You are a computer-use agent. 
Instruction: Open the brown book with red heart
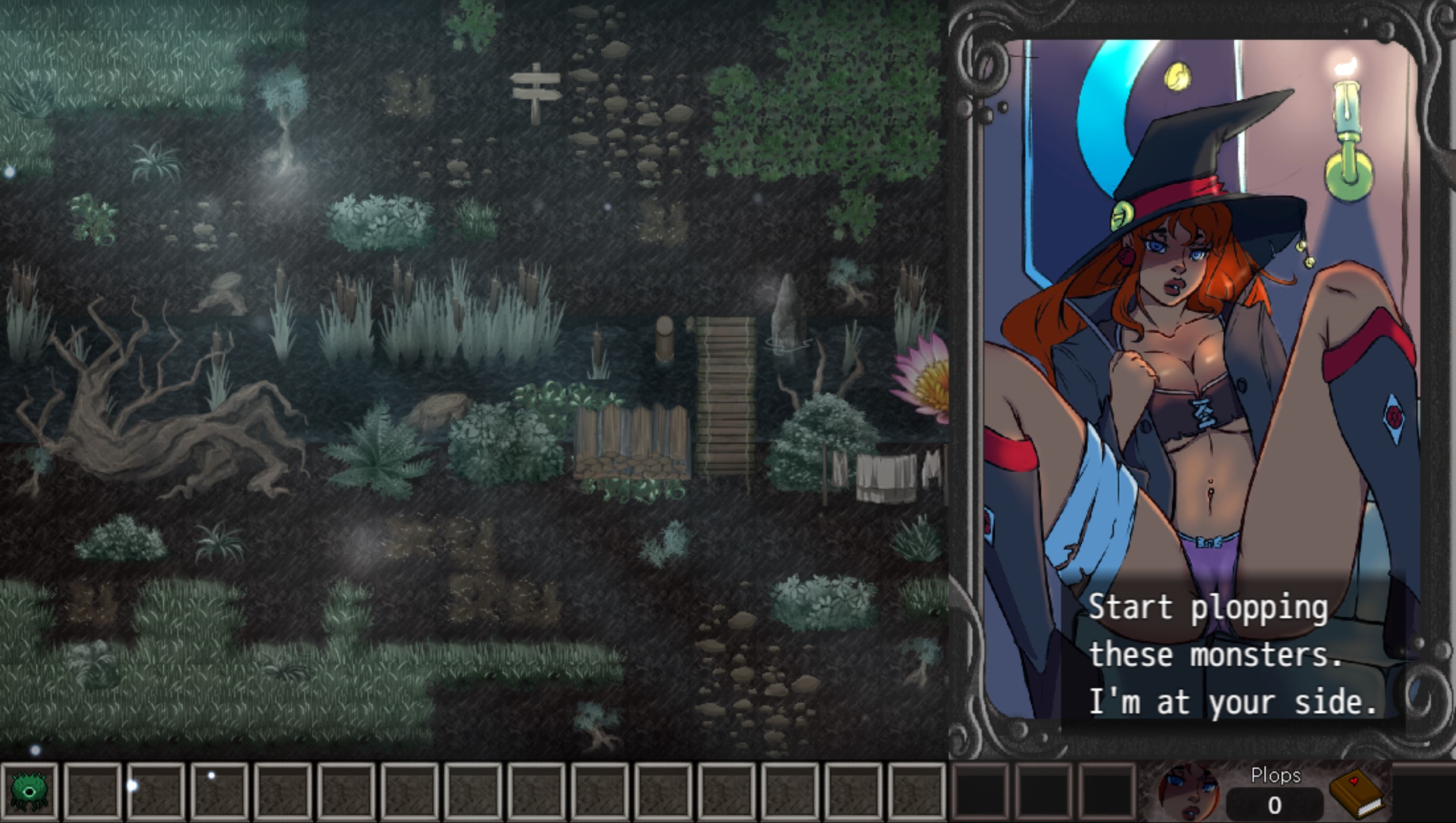coord(1356,794)
